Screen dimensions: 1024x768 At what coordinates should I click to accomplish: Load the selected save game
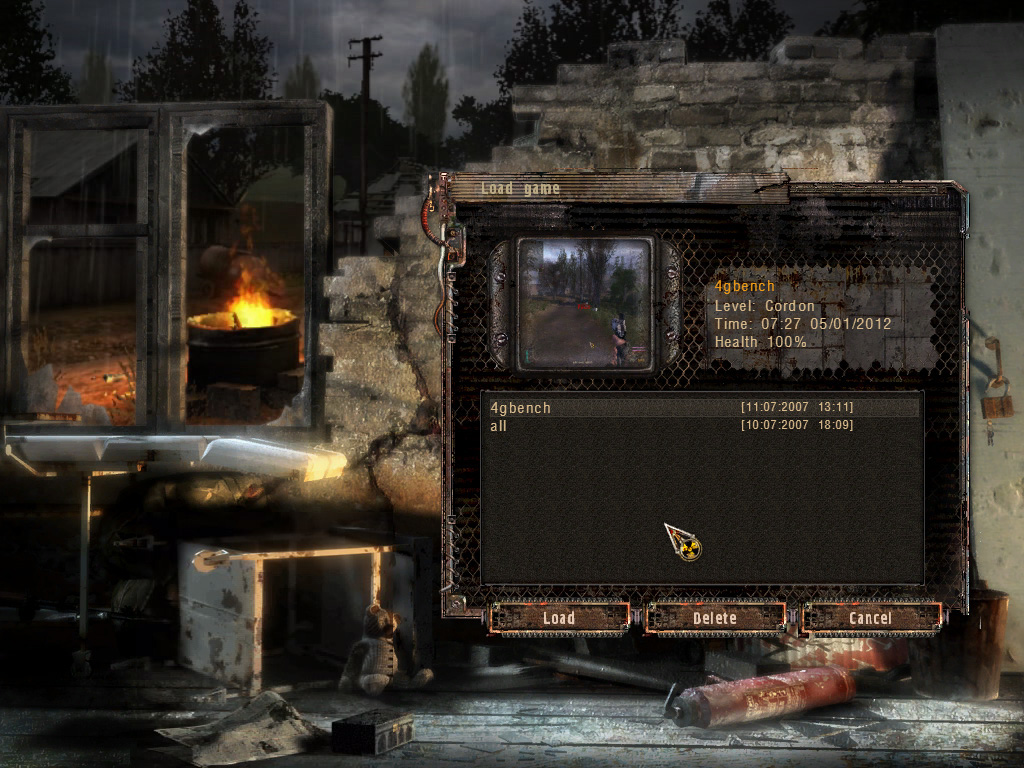[x=559, y=618]
